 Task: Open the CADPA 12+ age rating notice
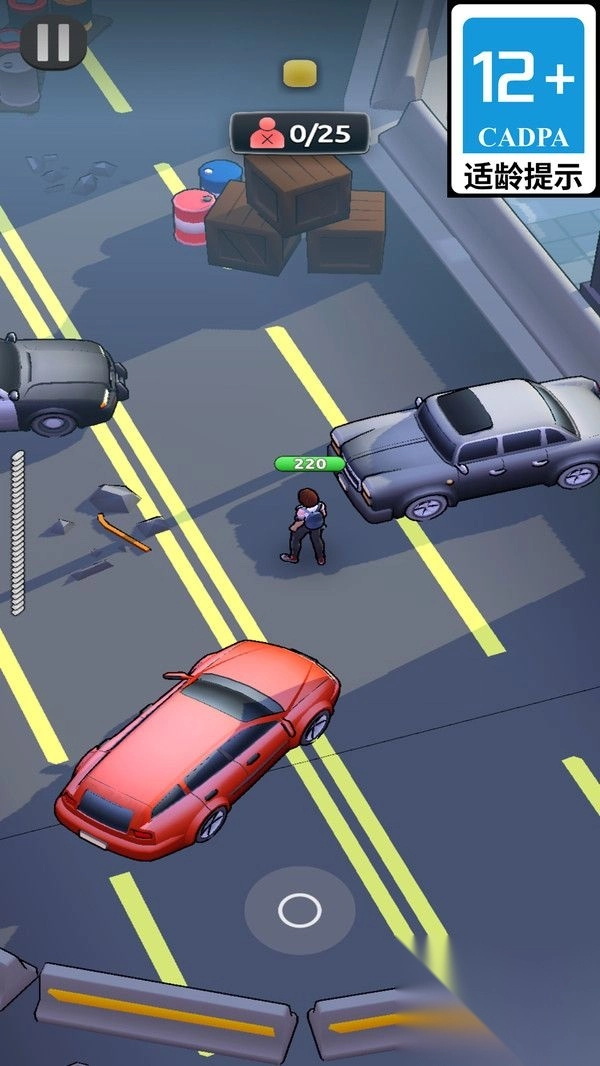[522, 98]
